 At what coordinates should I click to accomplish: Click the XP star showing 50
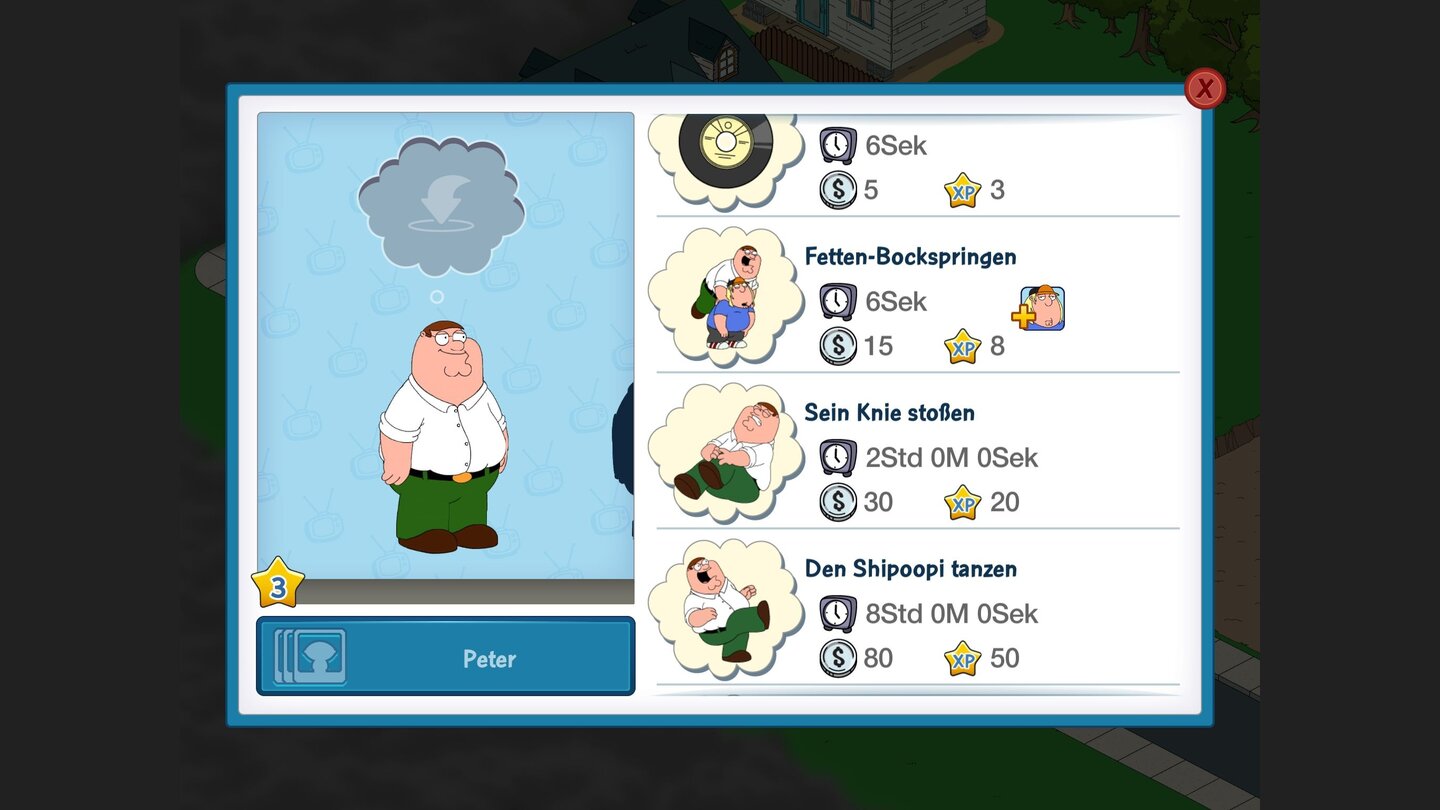(x=965, y=658)
